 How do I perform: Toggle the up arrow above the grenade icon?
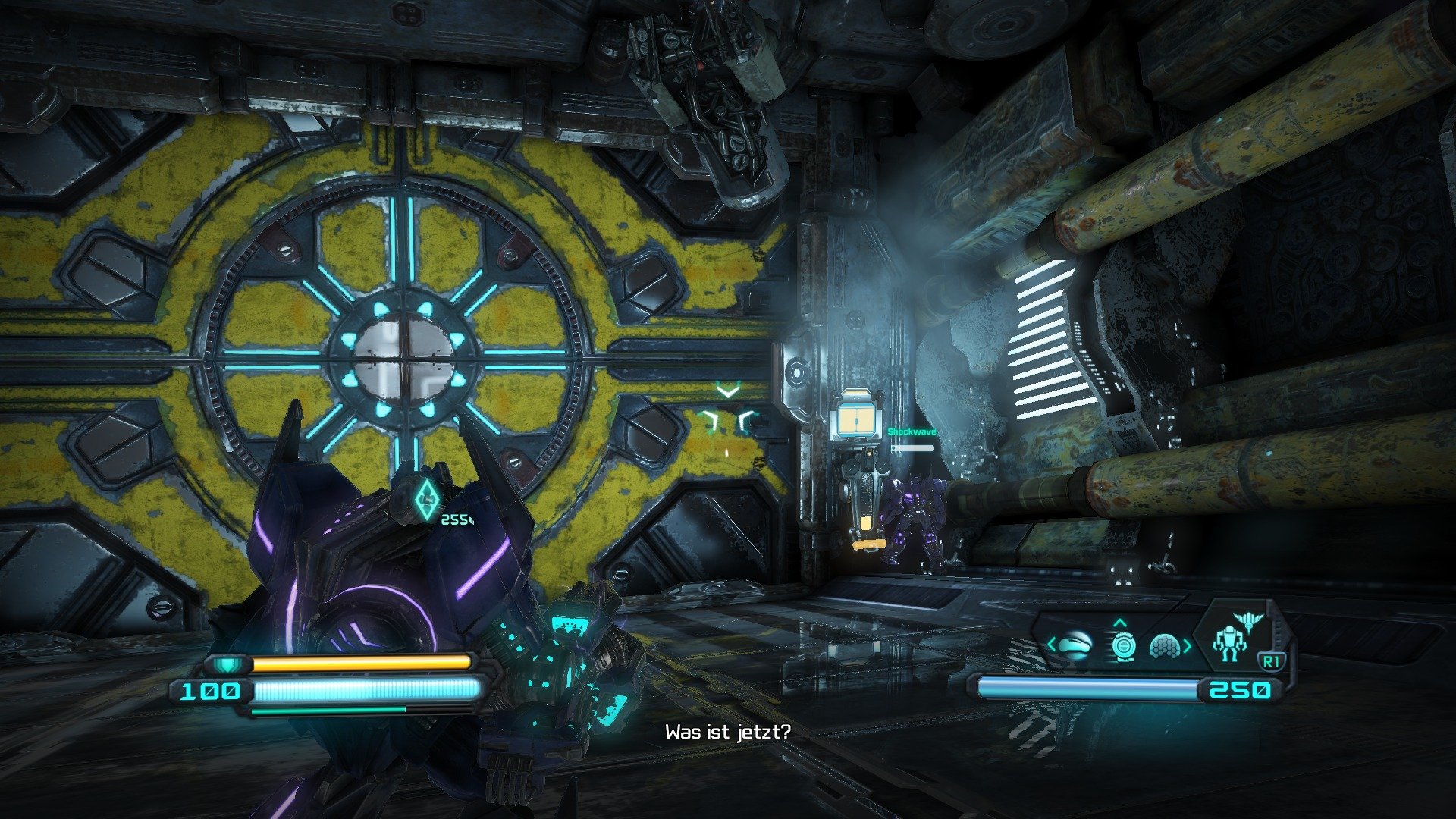pos(1121,623)
